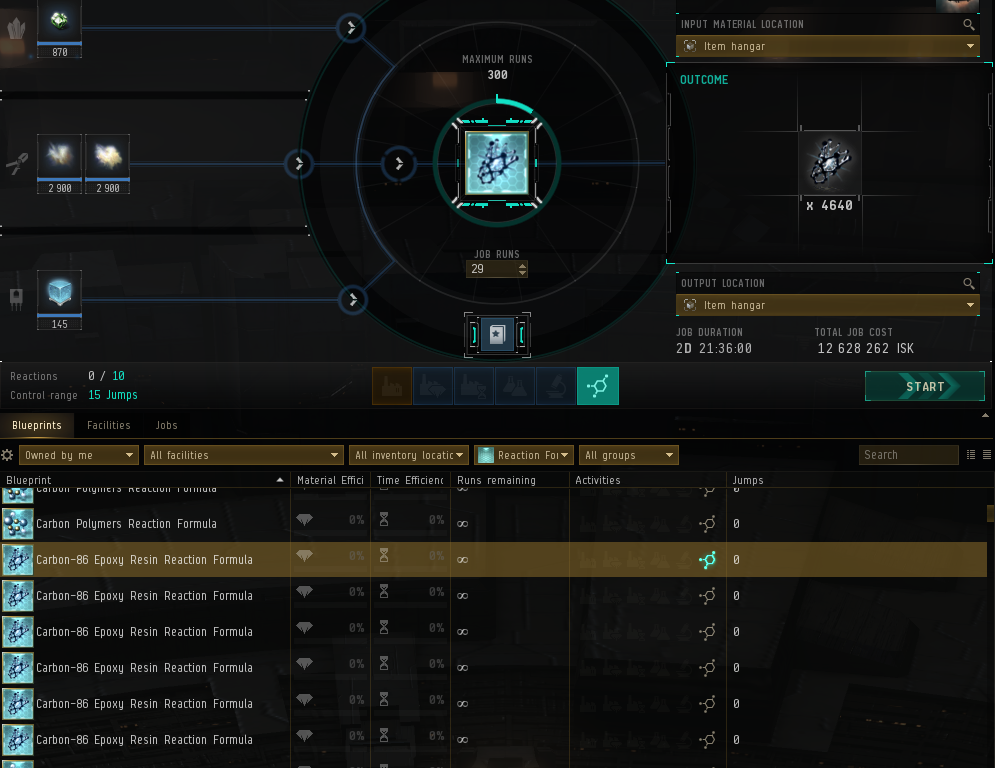Open the Reaction Formulas type filter

524,455
